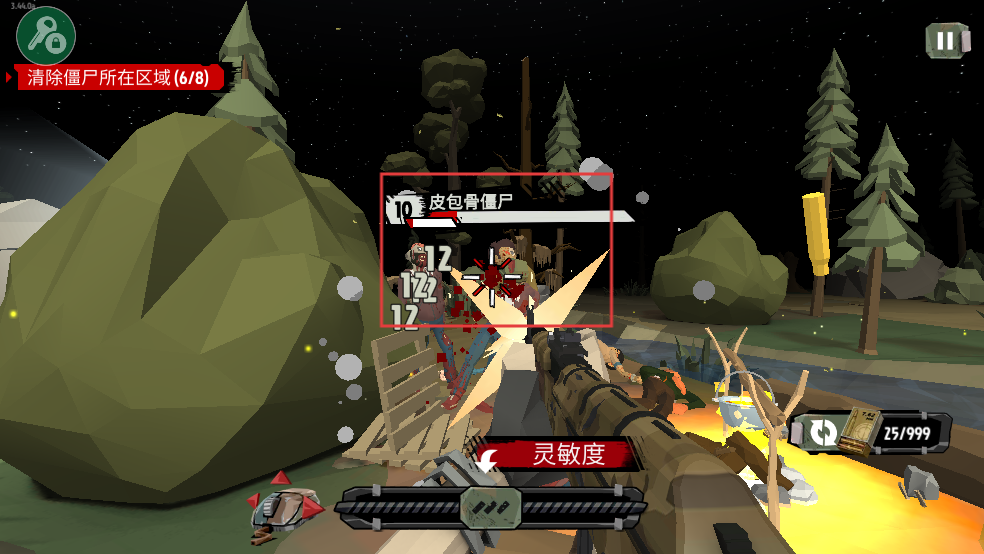The image size is (984, 554).
Task: Click the sensitivity slider handle
Action: 490,507
